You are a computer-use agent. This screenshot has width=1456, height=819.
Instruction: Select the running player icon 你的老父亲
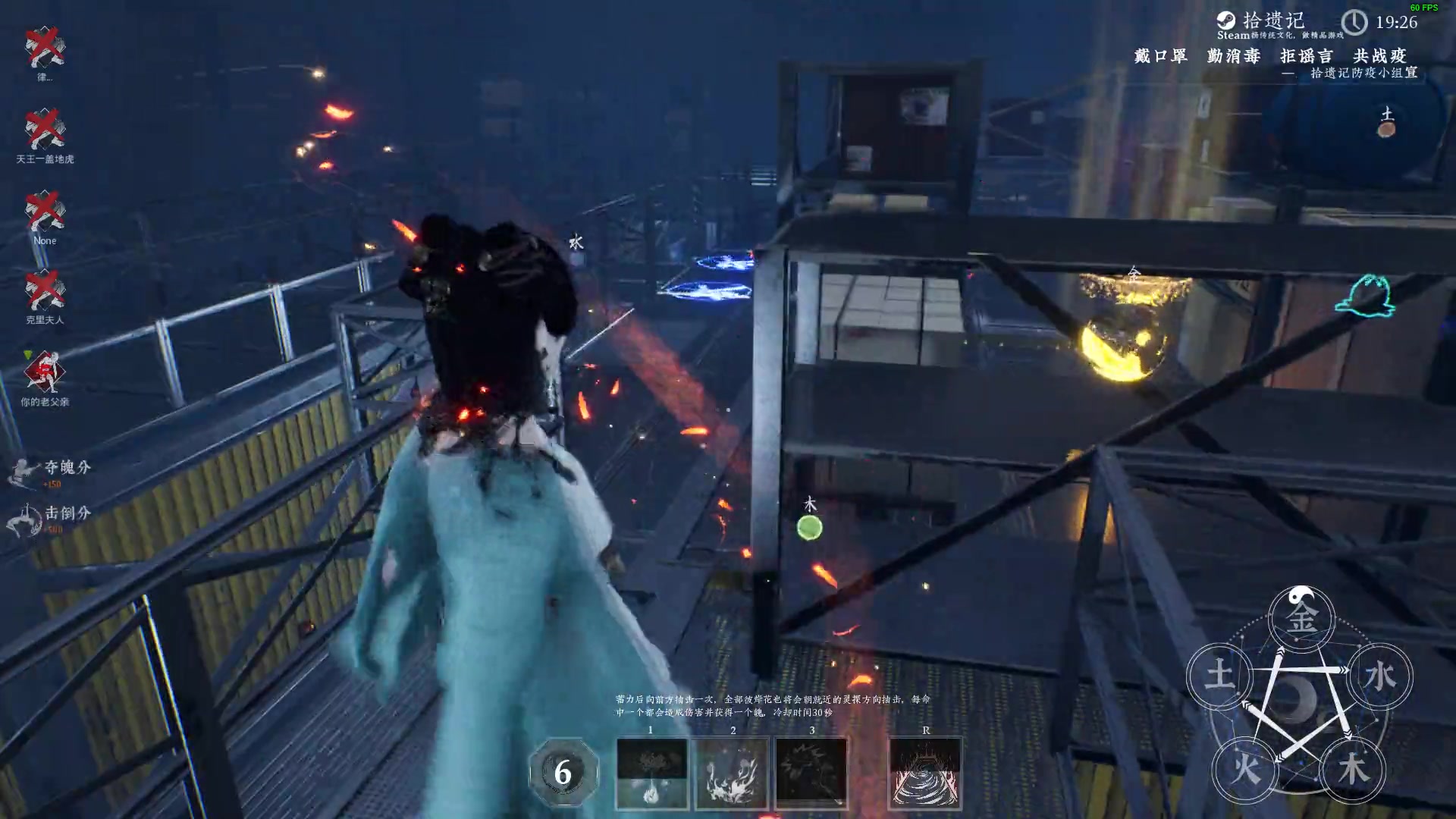[45, 372]
